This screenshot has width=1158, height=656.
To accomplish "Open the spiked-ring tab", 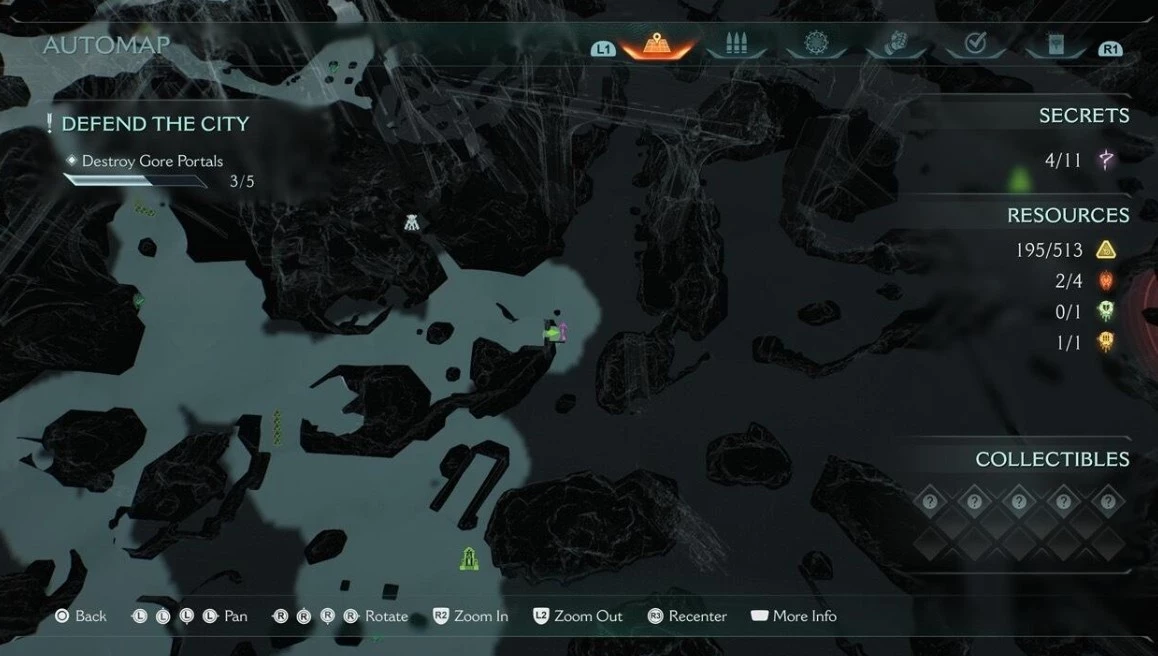I will [x=814, y=45].
